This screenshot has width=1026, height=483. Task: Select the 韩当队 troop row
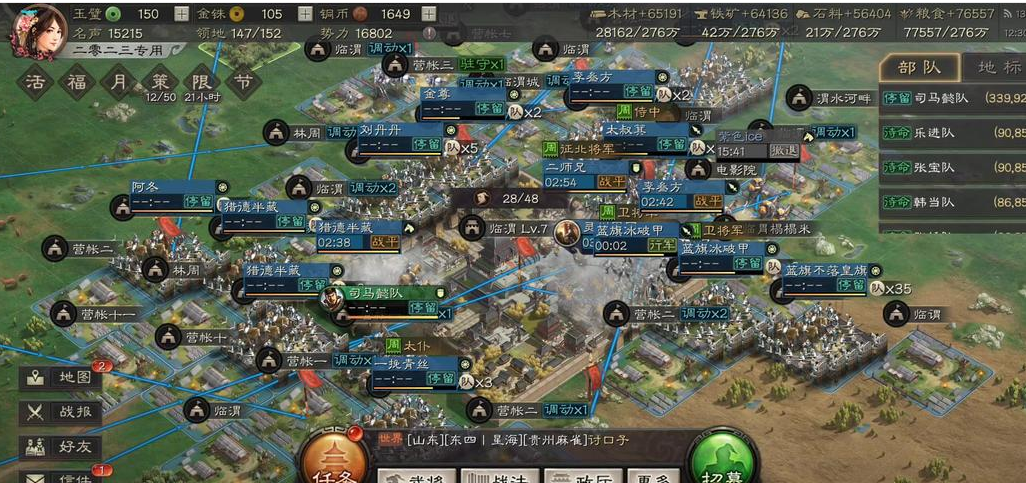(x=952, y=202)
